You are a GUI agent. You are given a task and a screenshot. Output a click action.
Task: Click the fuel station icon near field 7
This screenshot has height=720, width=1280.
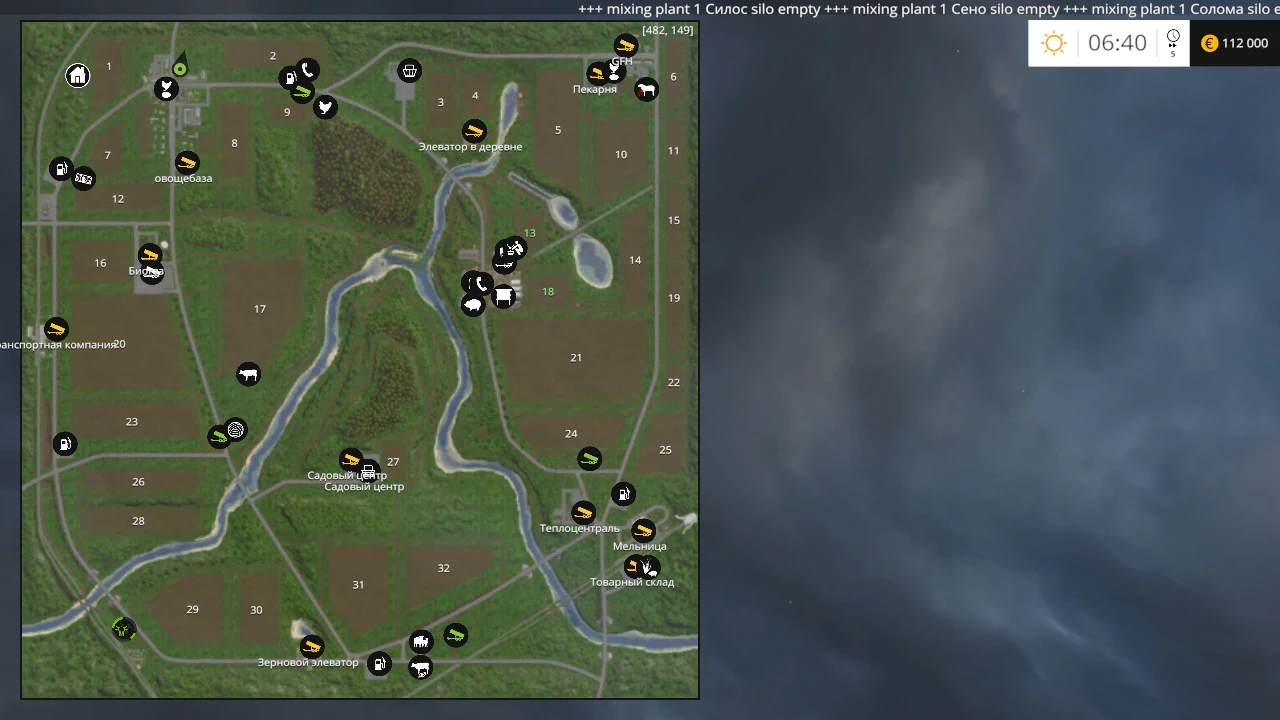point(61,169)
